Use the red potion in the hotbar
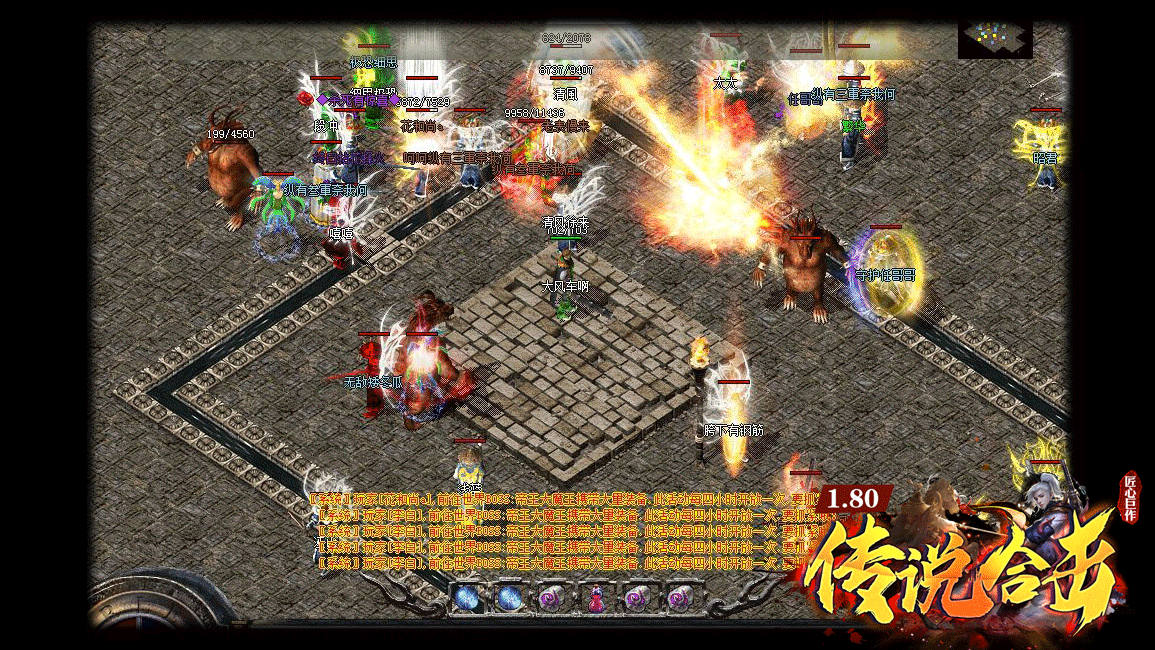The width and height of the screenshot is (1155, 650). [x=594, y=599]
